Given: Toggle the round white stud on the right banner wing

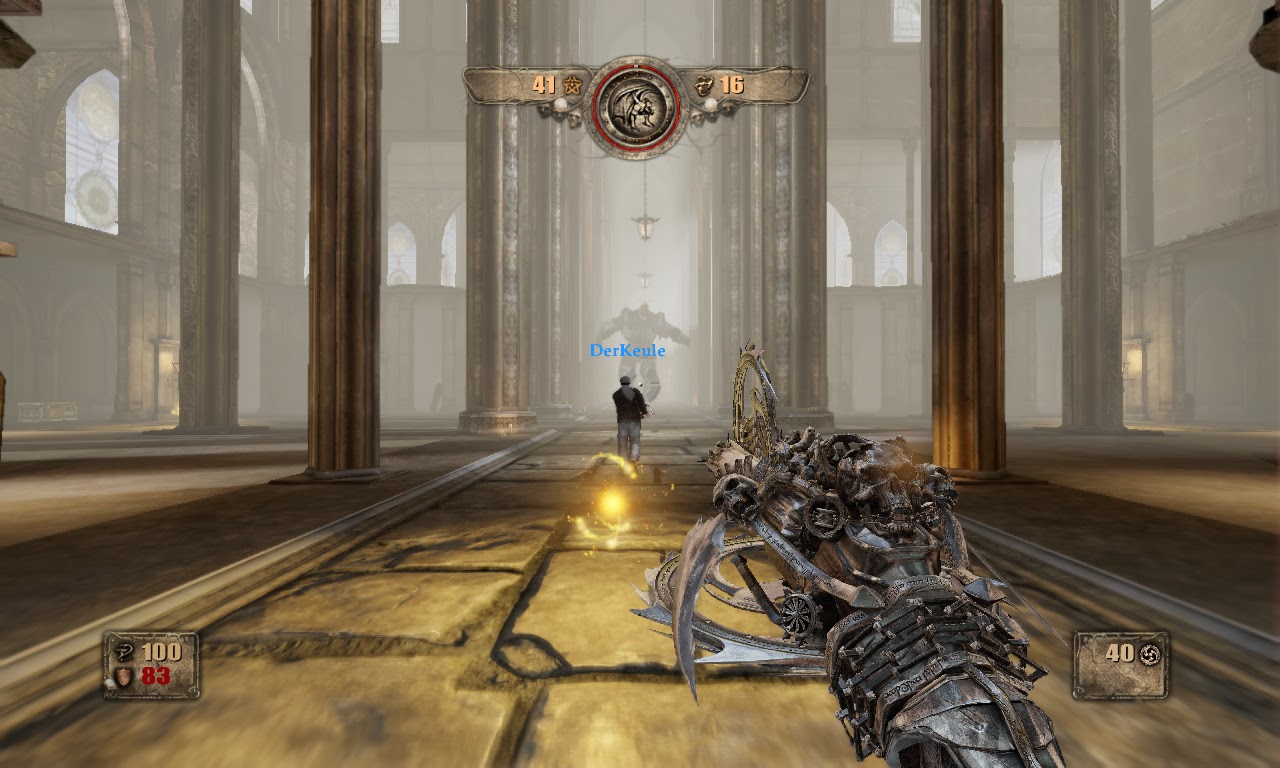Looking at the screenshot, I should point(710,102).
